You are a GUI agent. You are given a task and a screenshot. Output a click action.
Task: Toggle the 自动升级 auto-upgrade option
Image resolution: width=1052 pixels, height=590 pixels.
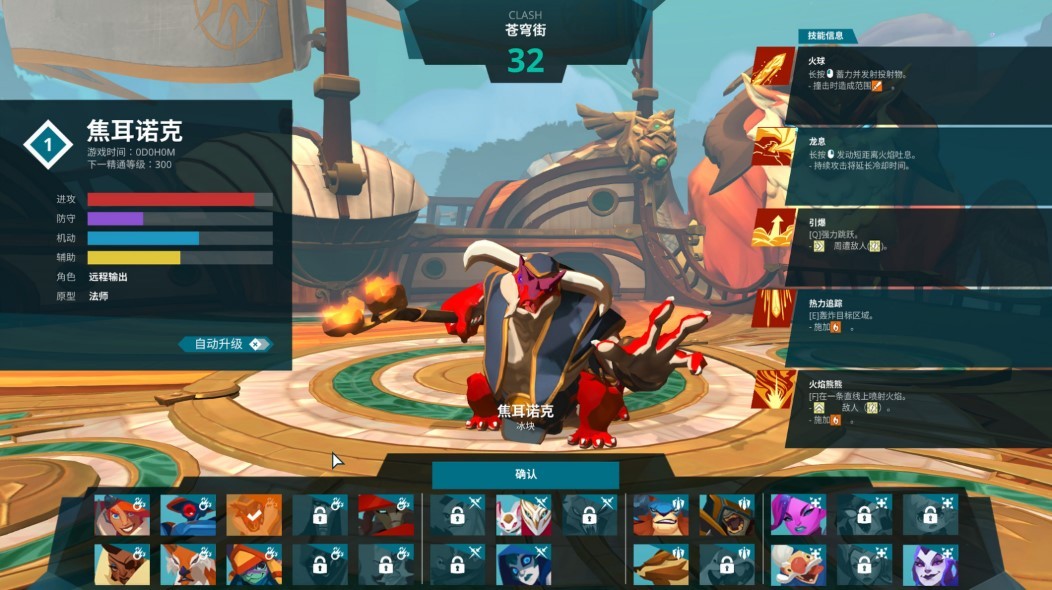coord(225,344)
